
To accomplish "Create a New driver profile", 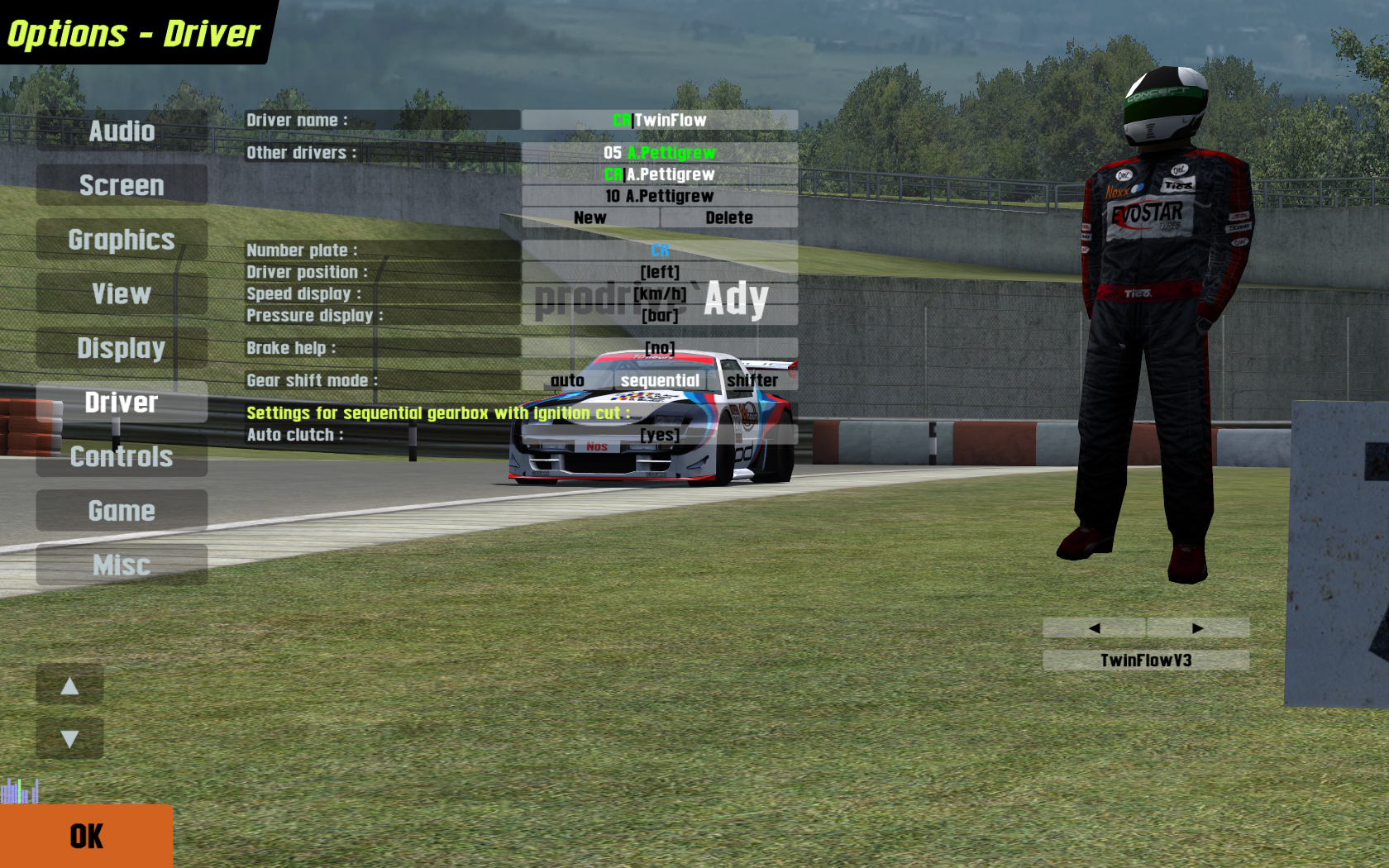I will coord(590,218).
